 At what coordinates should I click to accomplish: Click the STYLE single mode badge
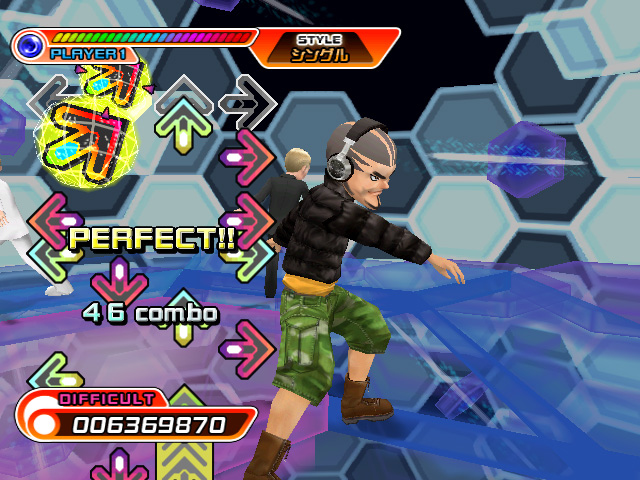322,47
